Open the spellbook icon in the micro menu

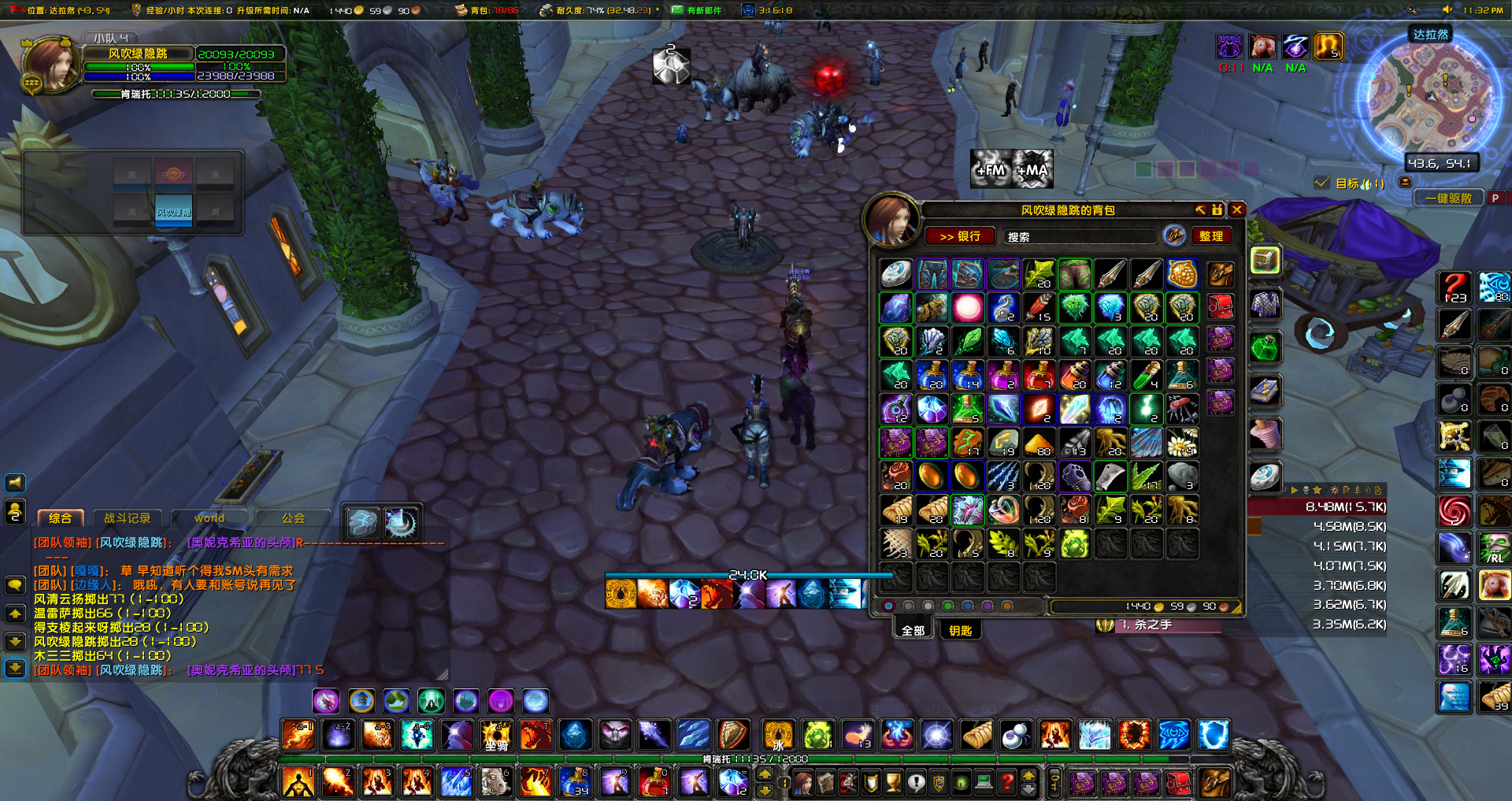pos(825,783)
